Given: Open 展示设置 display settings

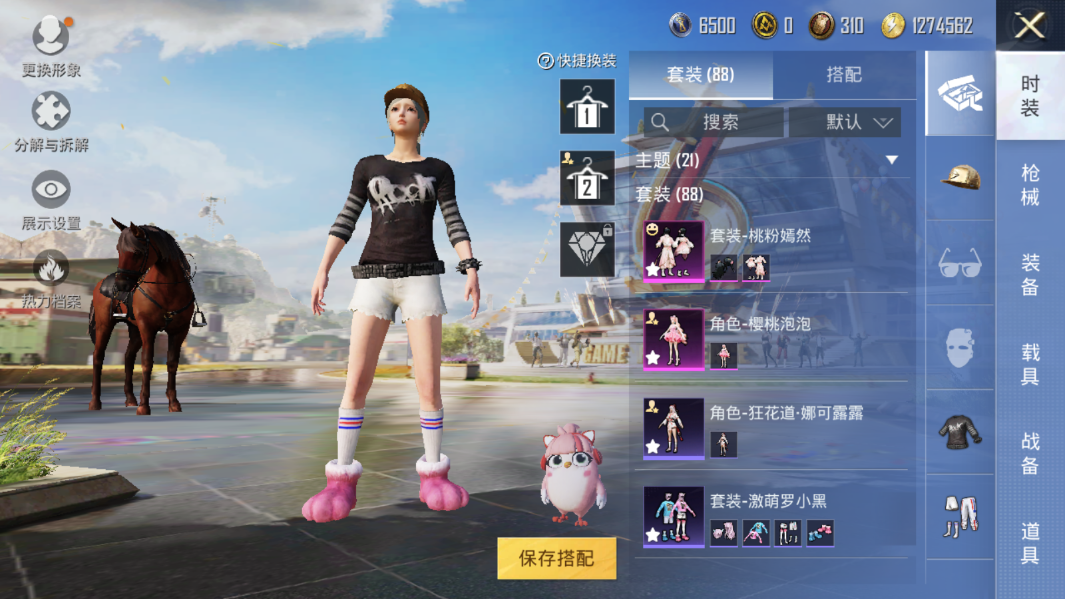Looking at the screenshot, I should click(51, 200).
